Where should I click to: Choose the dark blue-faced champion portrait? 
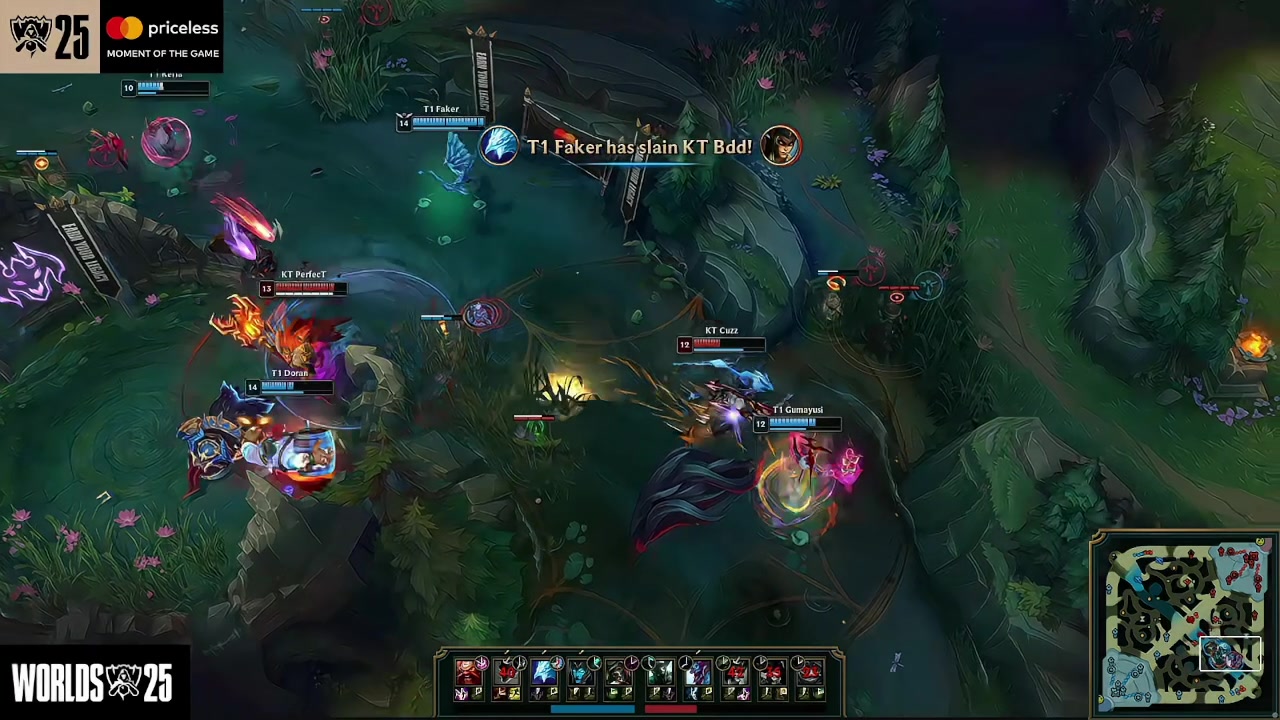coord(582,672)
